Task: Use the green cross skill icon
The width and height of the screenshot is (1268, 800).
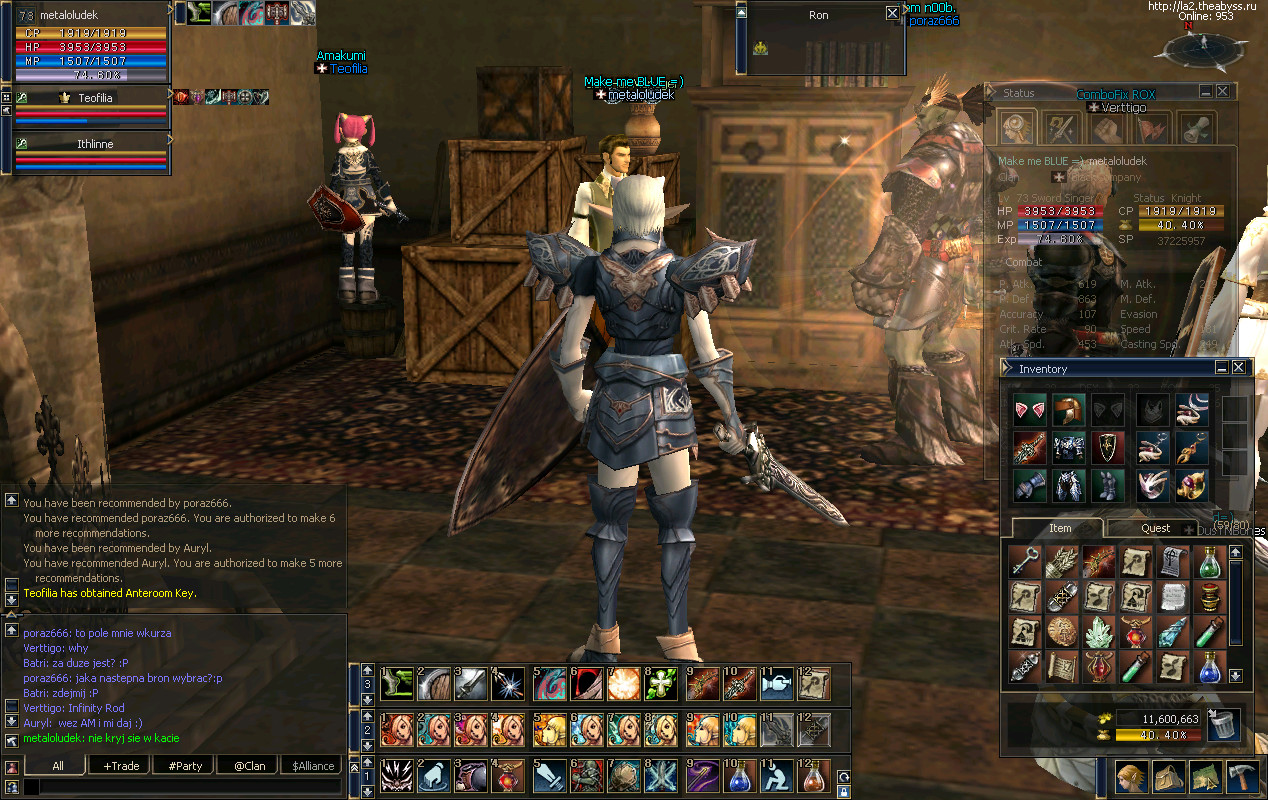Action: [x=659, y=683]
